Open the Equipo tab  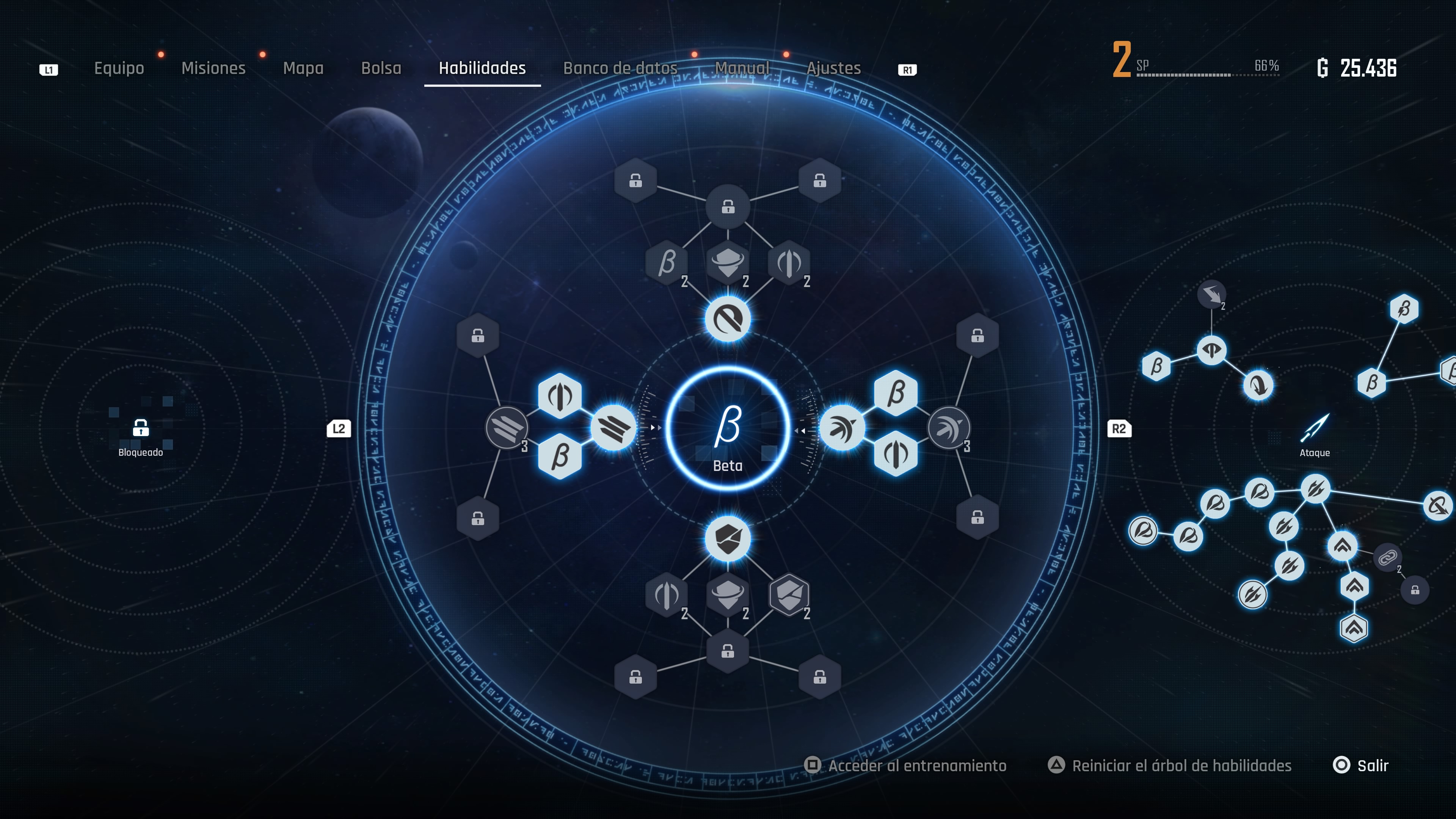119,68
